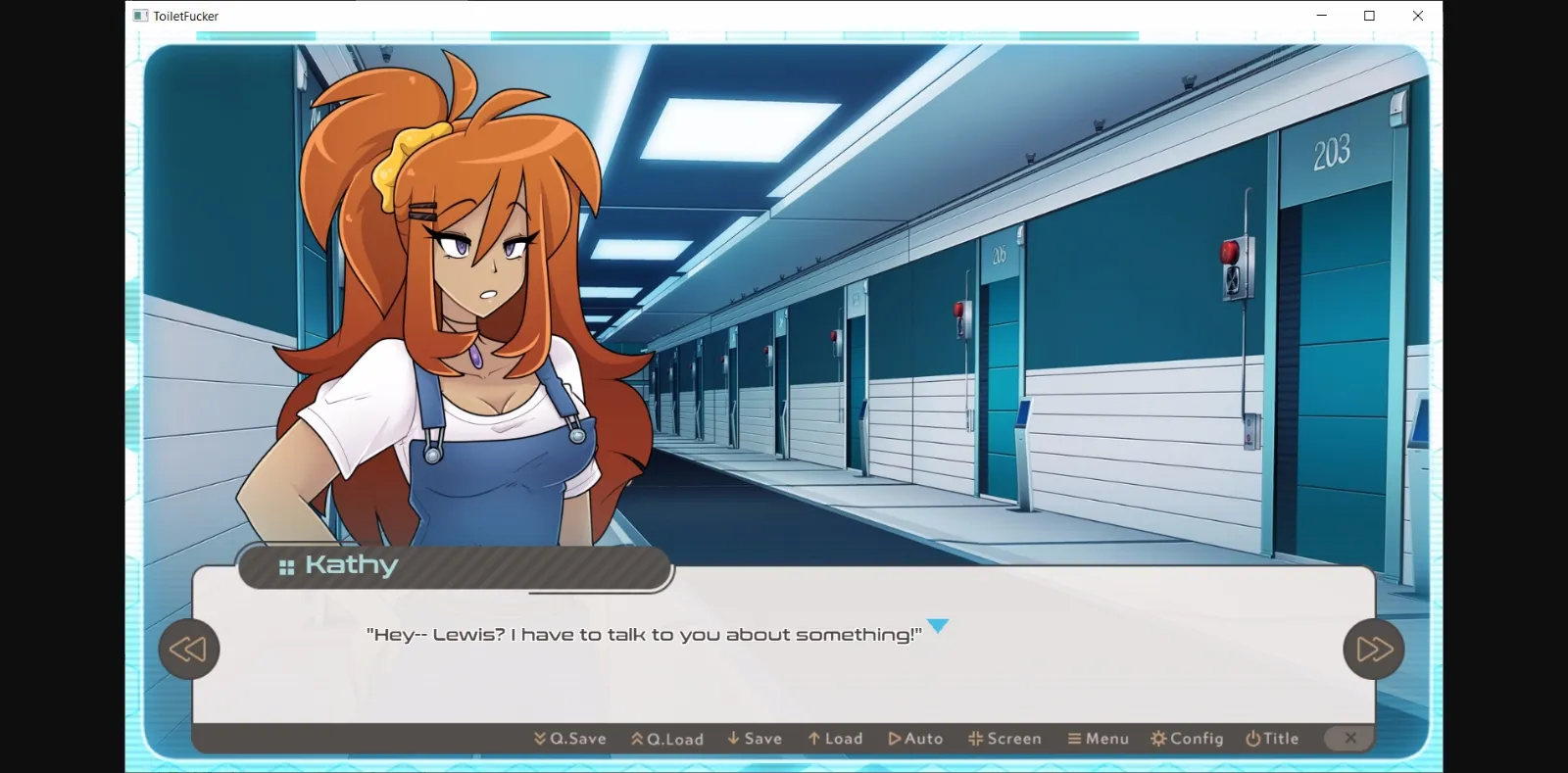Click the ToiletFucker icon in the title bar

(x=138, y=16)
